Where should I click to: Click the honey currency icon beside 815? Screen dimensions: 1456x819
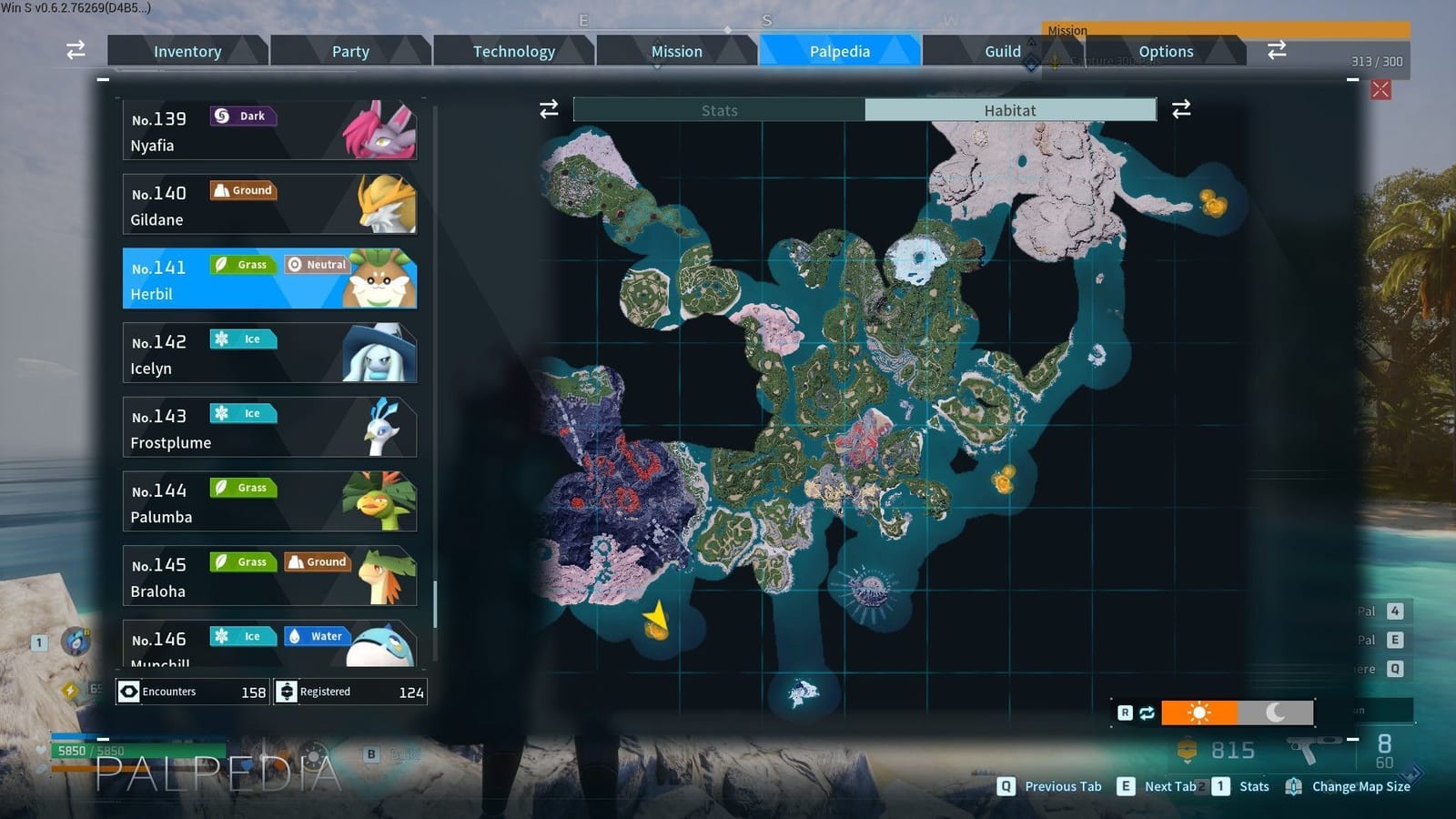pos(1188,749)
